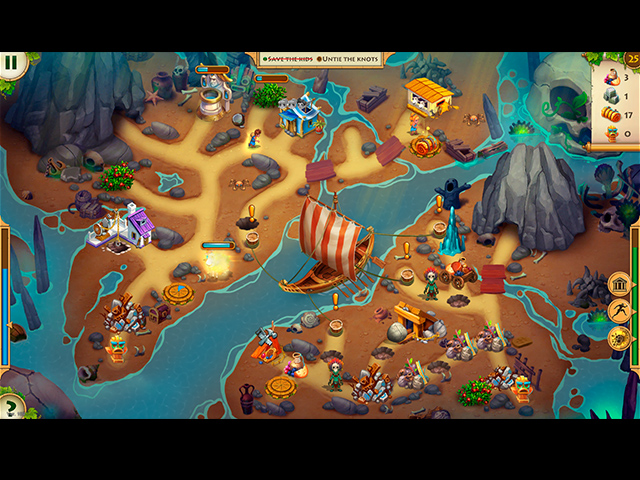Open help with the question mark button
Image resolution: width=640 pixels, height=480 pixels.
[11, 407]
